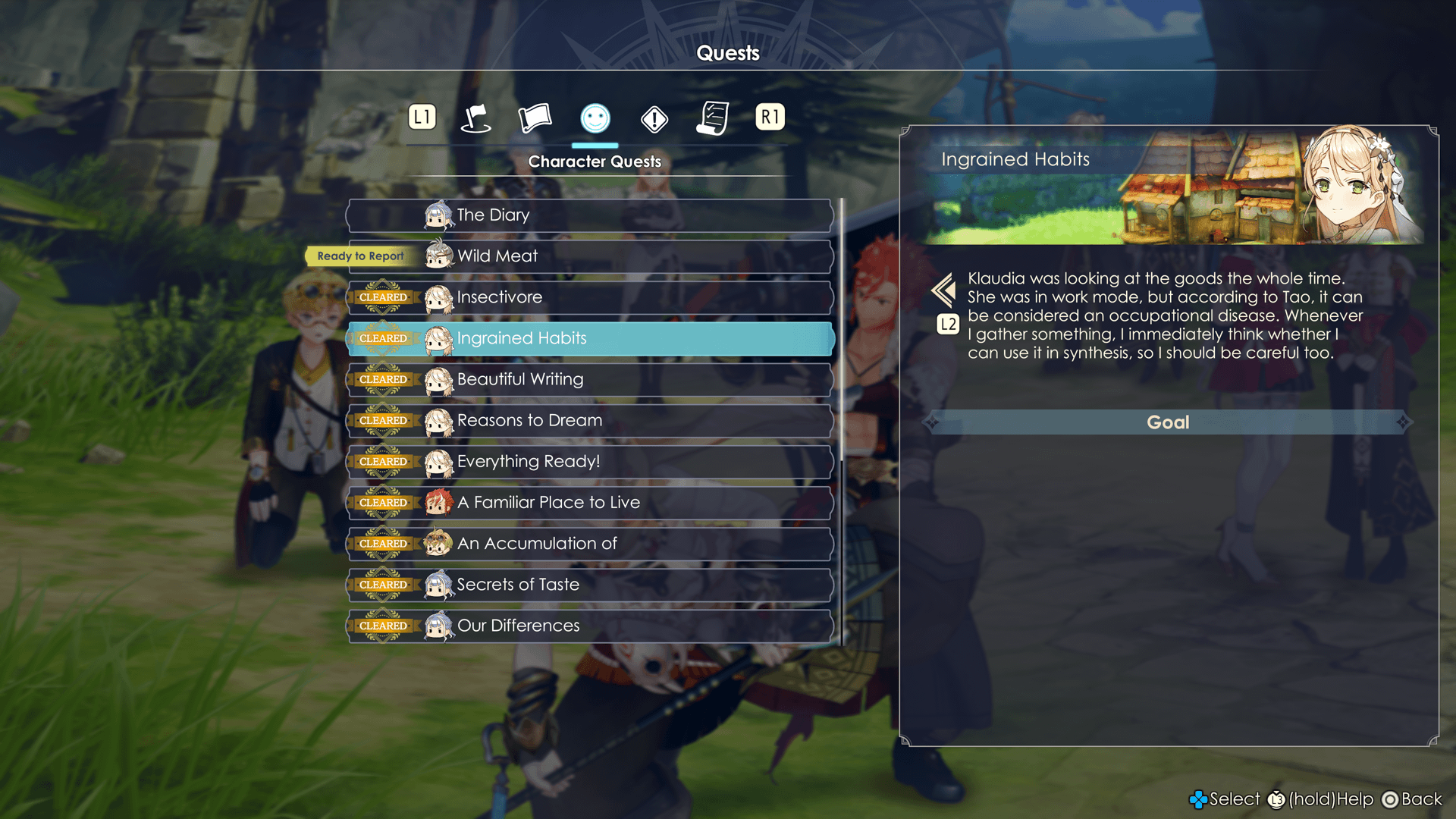Screen dimensions: 1456x819
Task: Open A Familiar Place to Live
Action: (590, 502)
